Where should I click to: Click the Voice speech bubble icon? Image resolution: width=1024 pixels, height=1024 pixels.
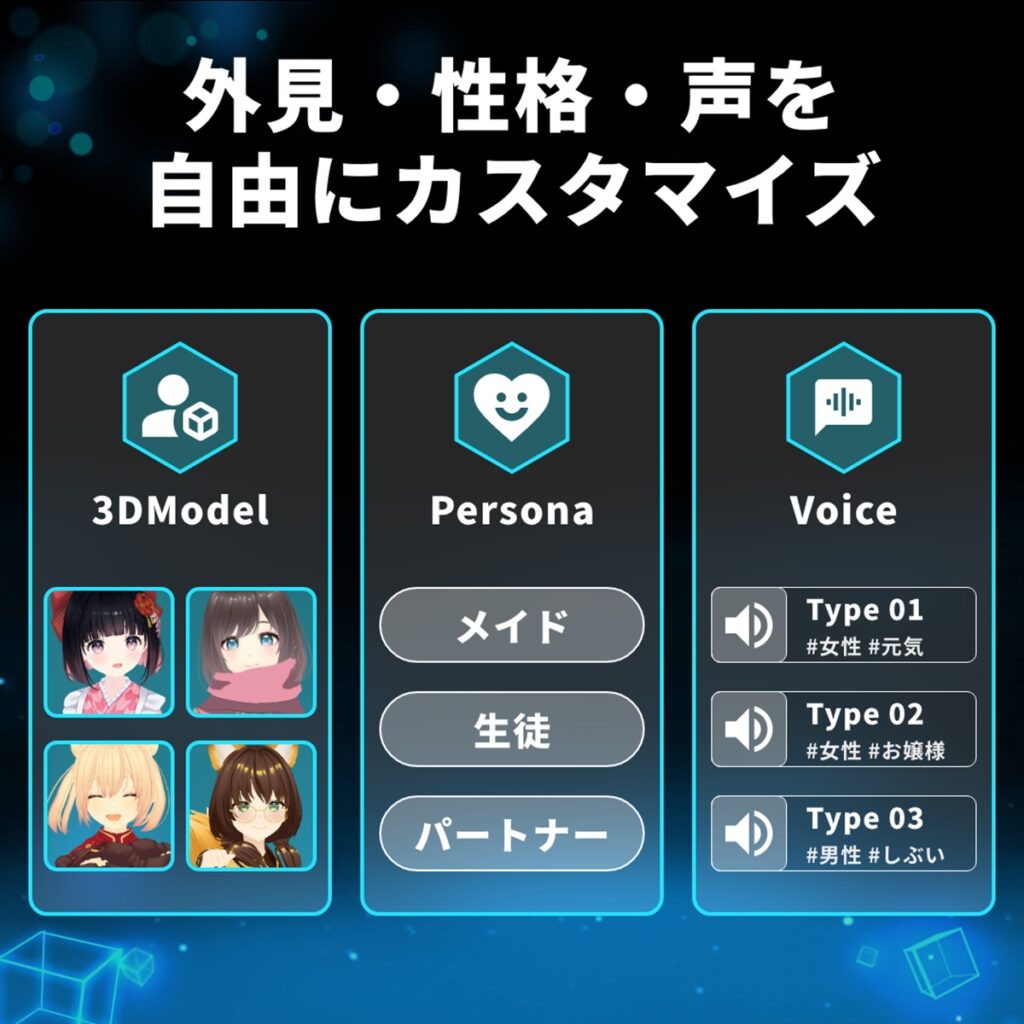tap(843, 407)
